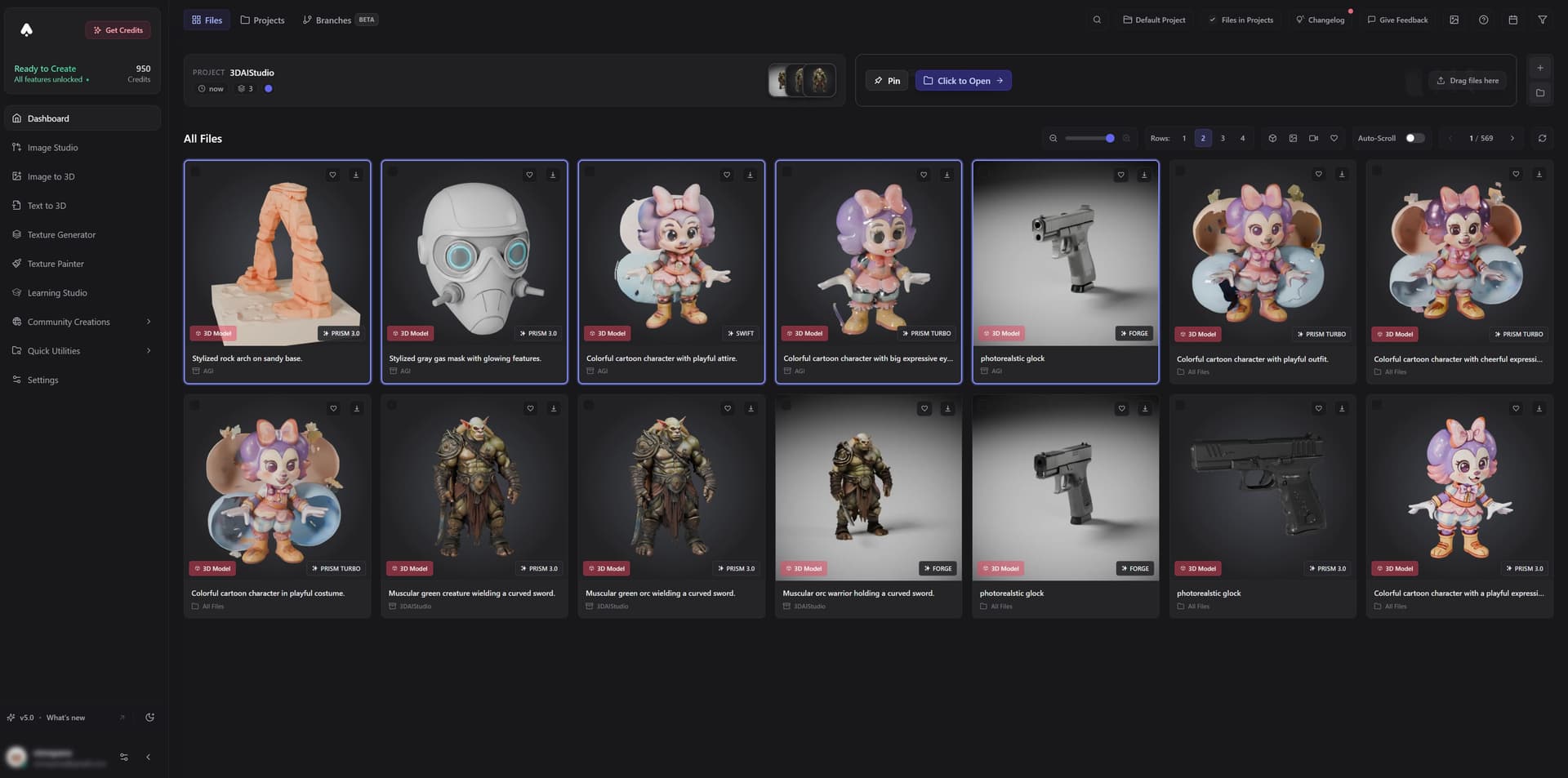1568x778 pixels.
Task: Filter files by 3D models
Action: pos(1272,138)
